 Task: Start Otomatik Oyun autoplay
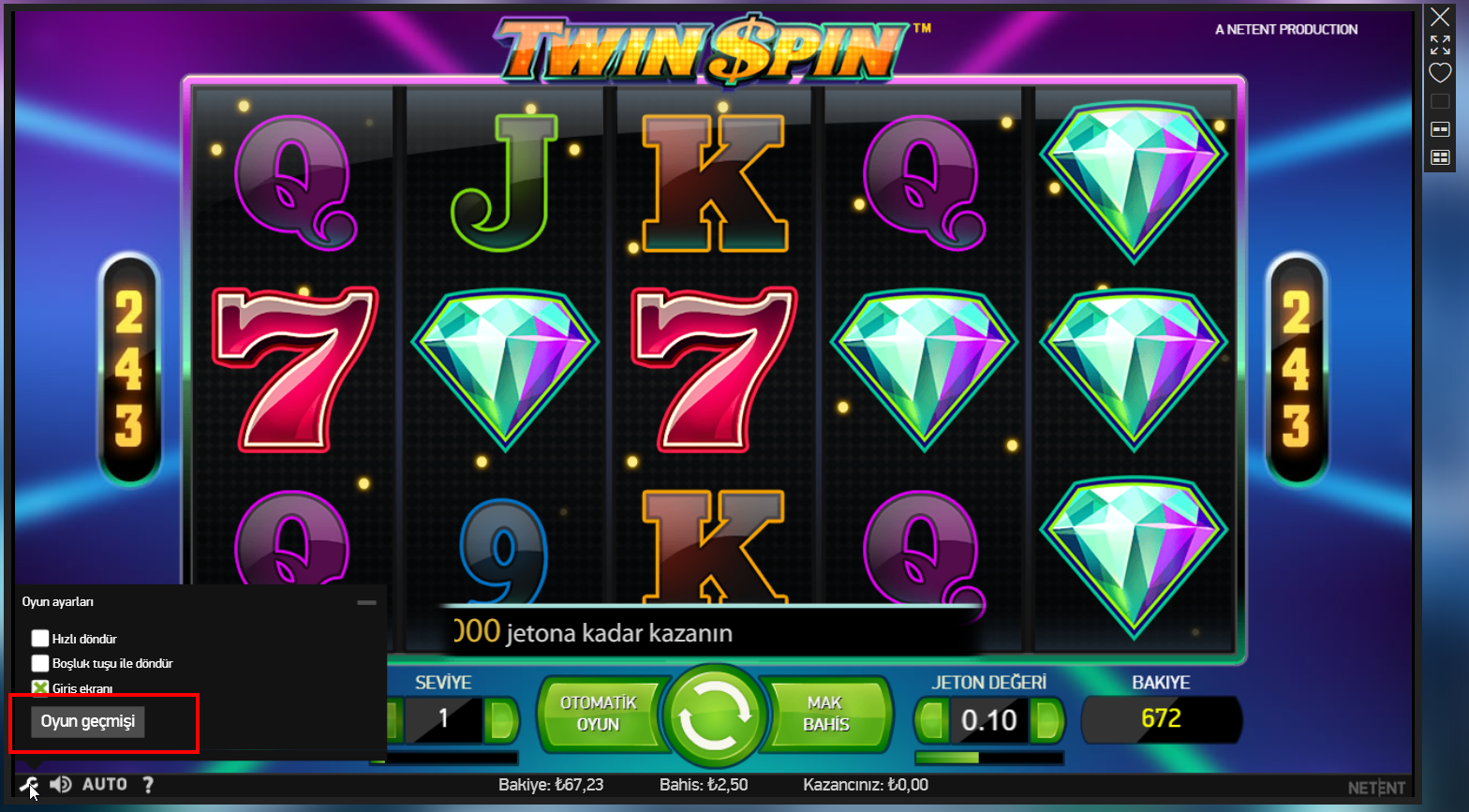click(x=598, y=714)
